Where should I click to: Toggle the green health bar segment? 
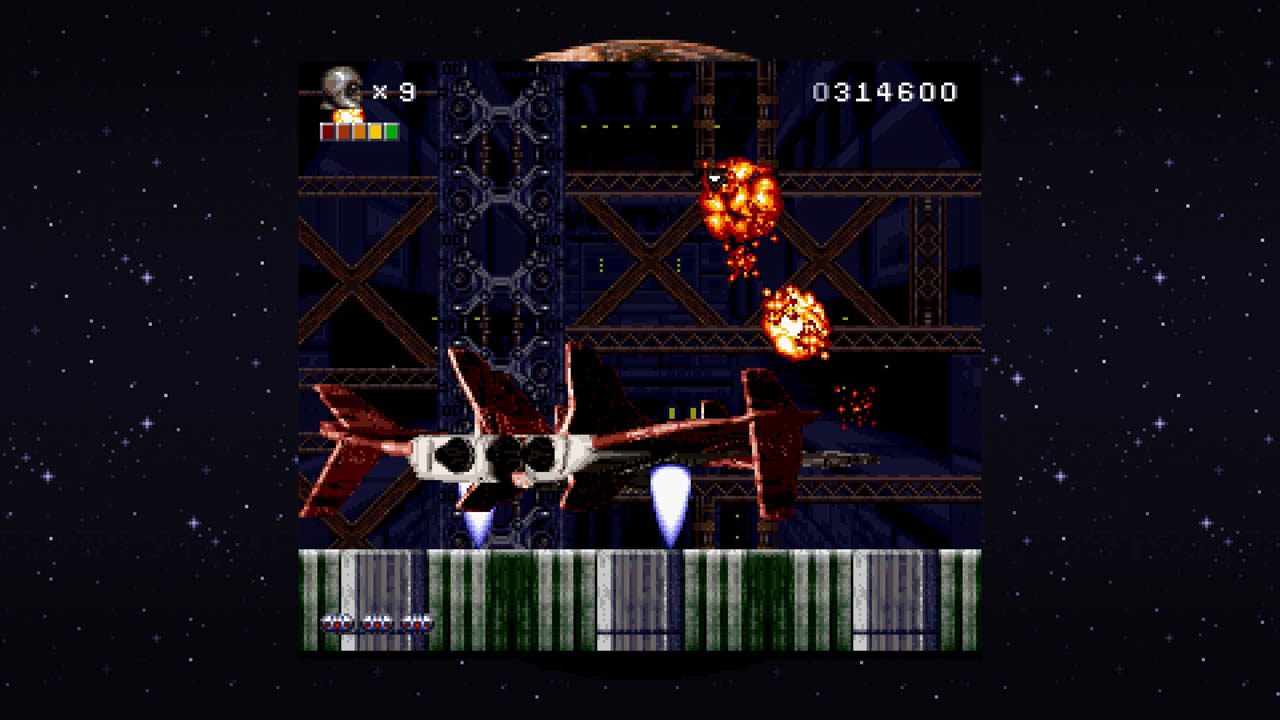pos(392,131)
